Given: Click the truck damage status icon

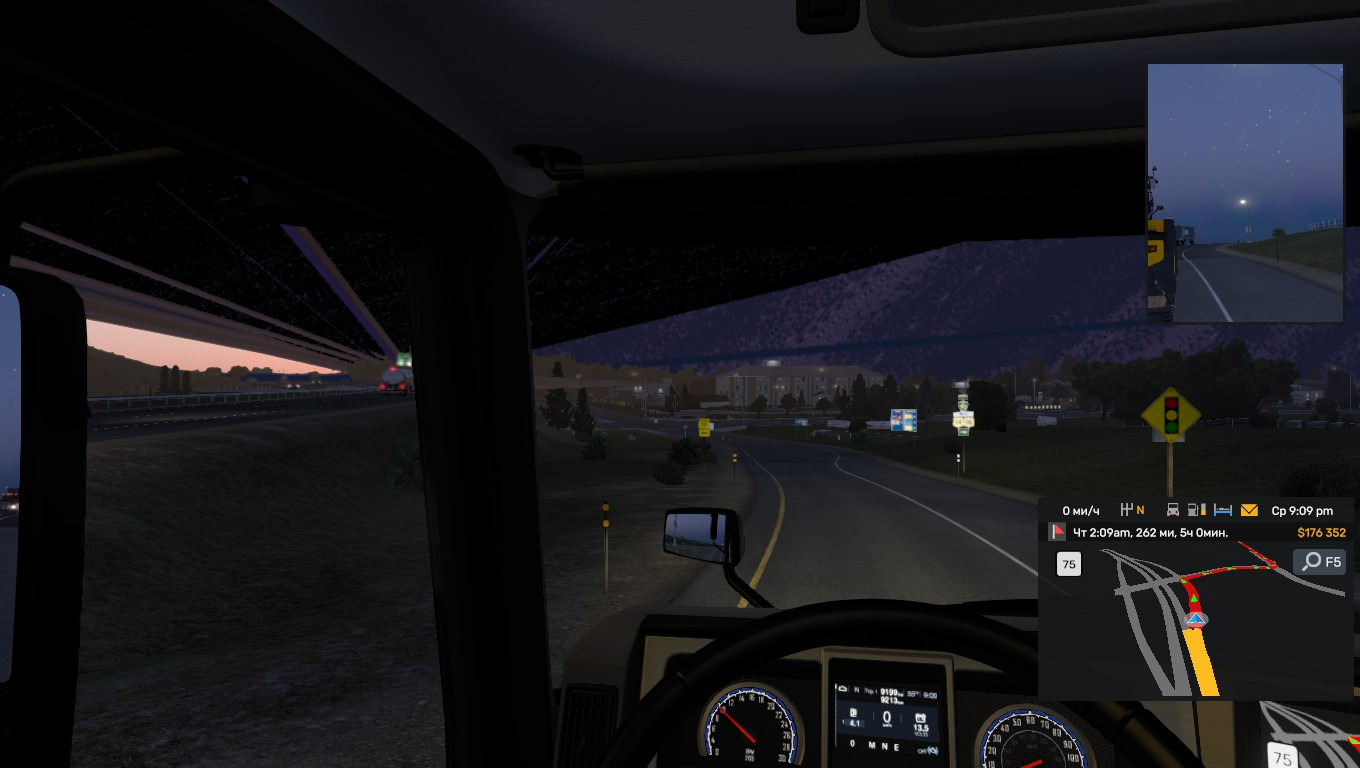Looking at the screenshot, I should (x=1173, y=510).
